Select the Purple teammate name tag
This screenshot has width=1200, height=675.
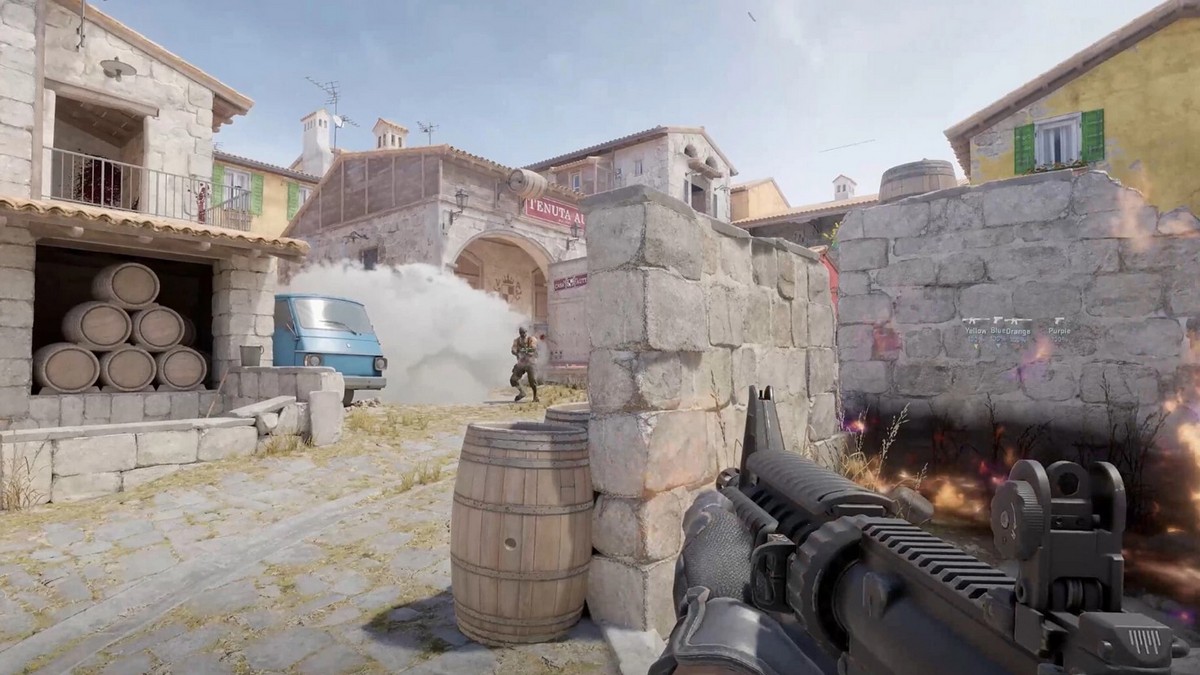[1058, 330]
